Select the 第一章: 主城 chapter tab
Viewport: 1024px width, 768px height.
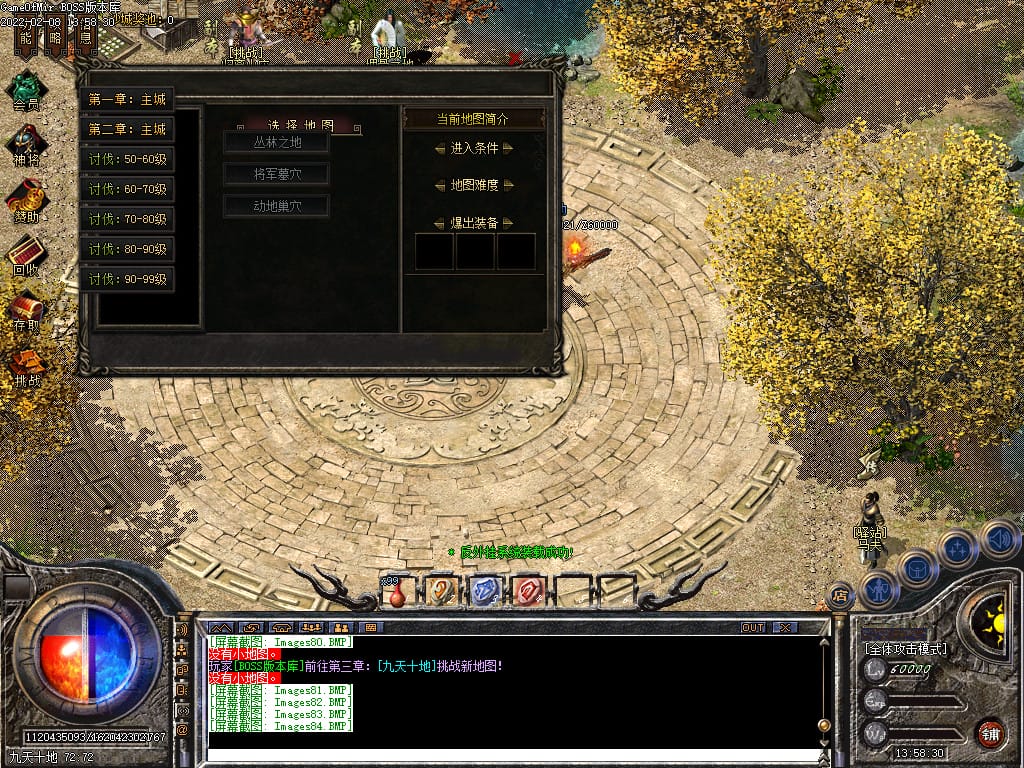127,99
